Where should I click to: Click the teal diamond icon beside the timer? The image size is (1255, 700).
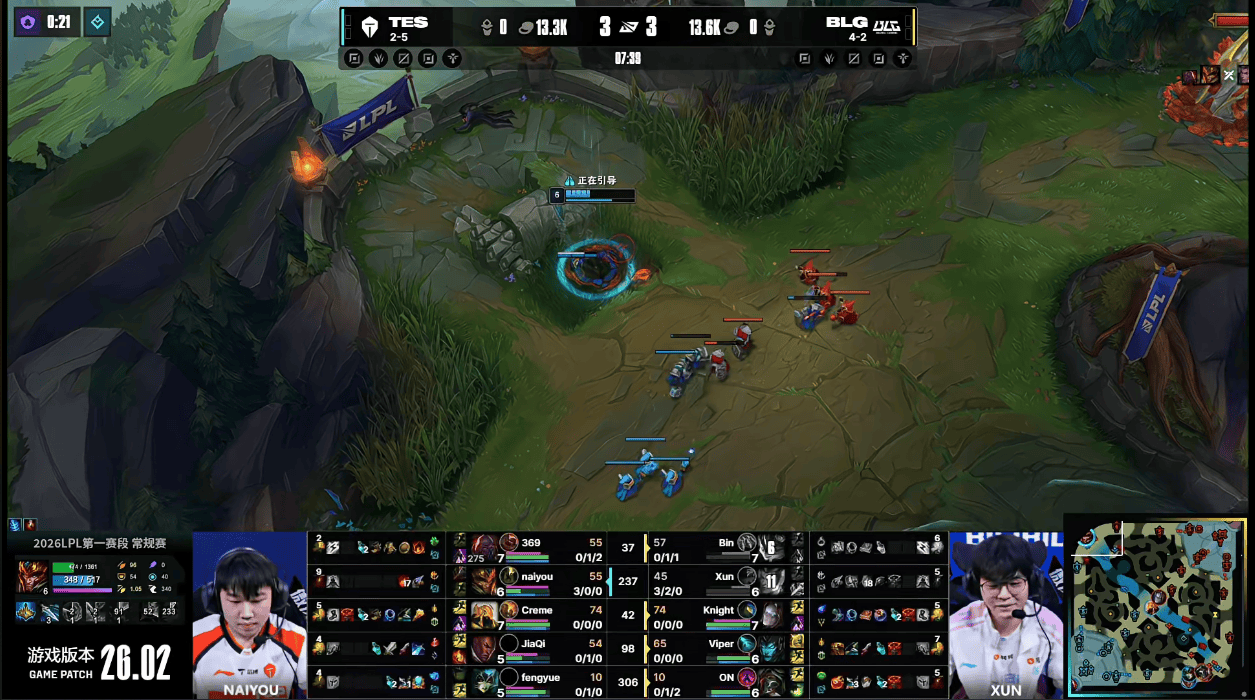pyautogui.click(x=97, y=21)
